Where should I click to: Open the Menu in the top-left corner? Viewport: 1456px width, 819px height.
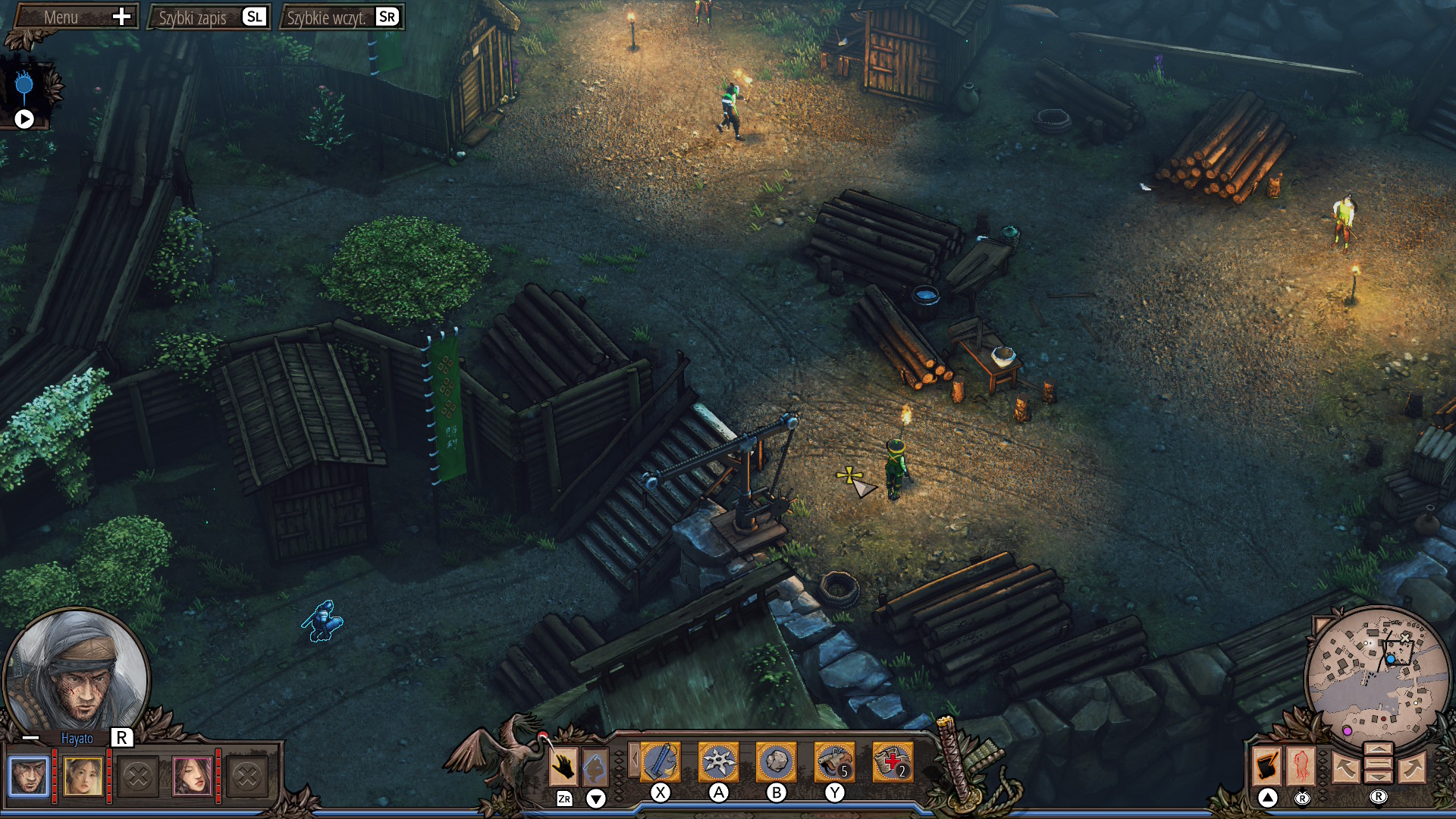74,16
